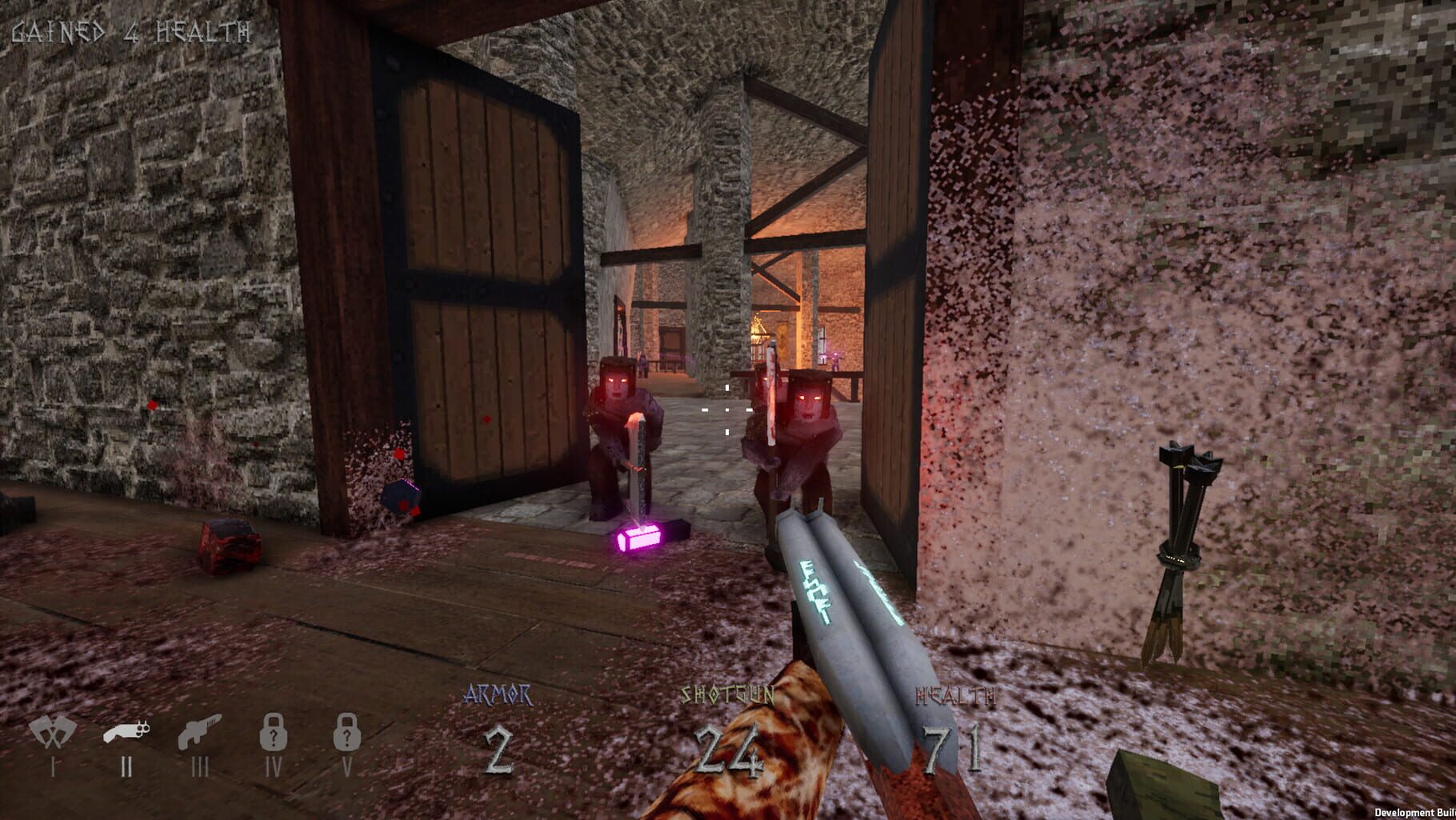This screenshot has width=1456, height=820.
Task: Click the SHOTGUN ammo counter icon area
Action: (x=728, y=720)
